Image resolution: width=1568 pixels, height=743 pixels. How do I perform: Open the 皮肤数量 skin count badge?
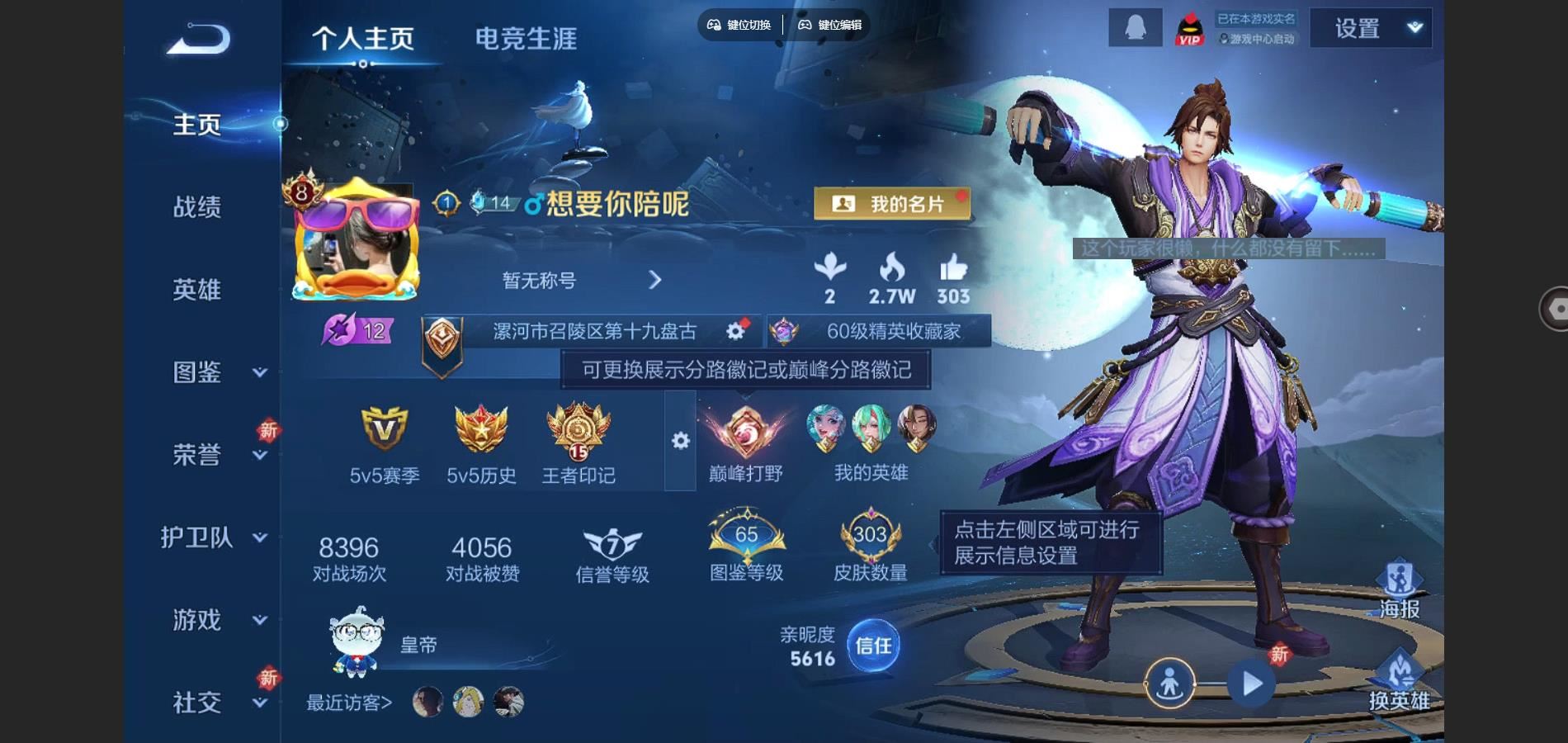(x=871, y=548)
